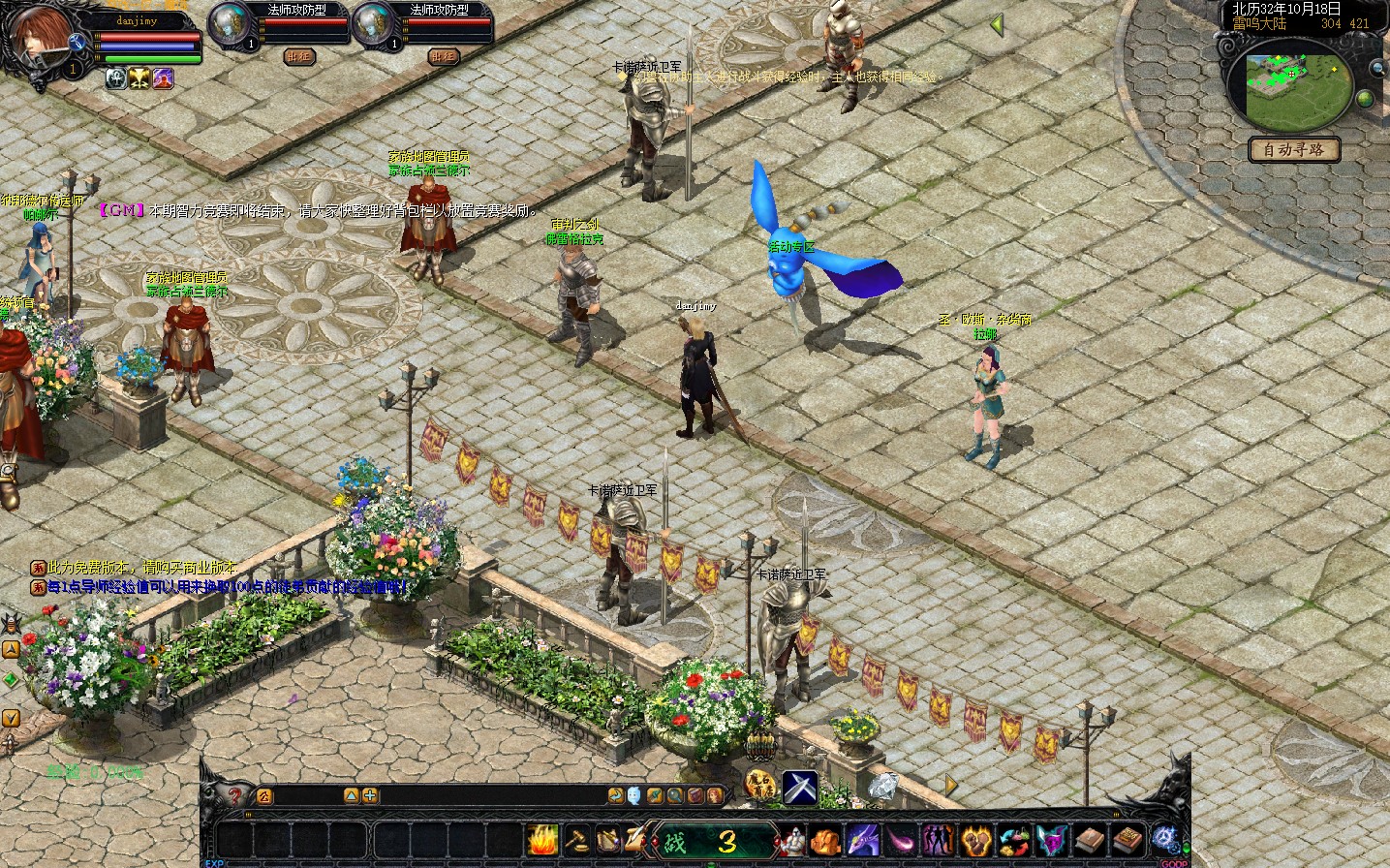The image size is (1390, 868).
Task: Open the armored knight character icon
Action: point(793,840)
